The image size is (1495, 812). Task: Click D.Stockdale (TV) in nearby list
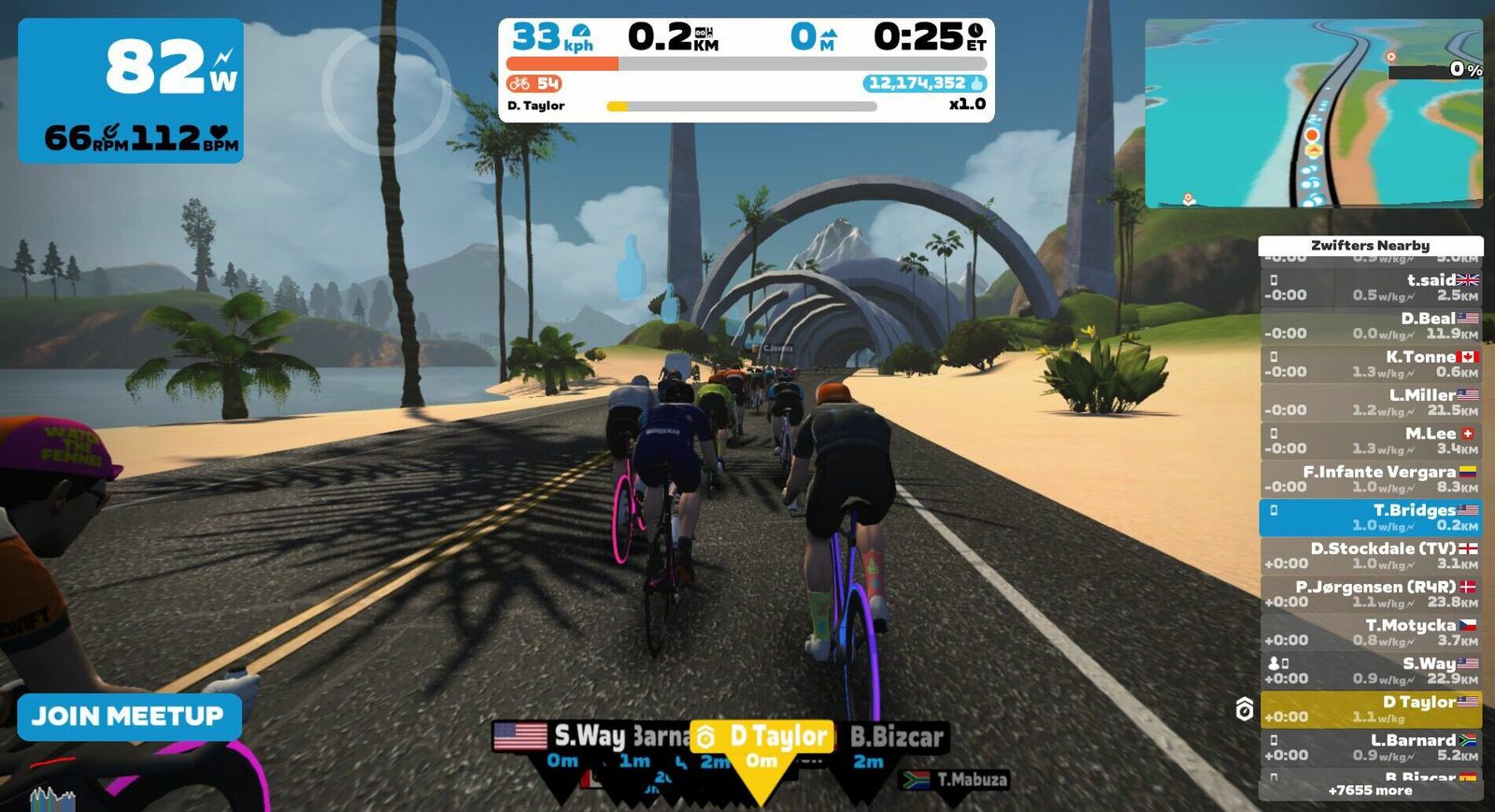pyautogui.click(x=1370, y=555)
